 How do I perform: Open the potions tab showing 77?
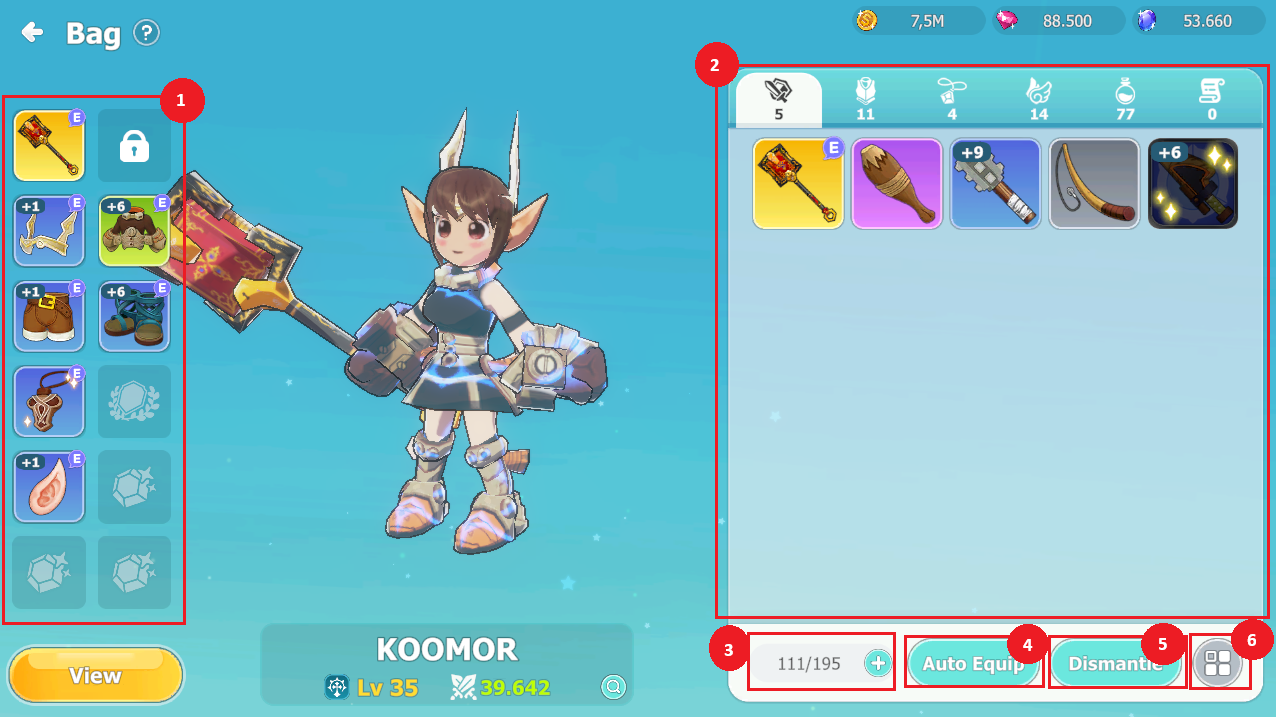[x=1125, y=100]
